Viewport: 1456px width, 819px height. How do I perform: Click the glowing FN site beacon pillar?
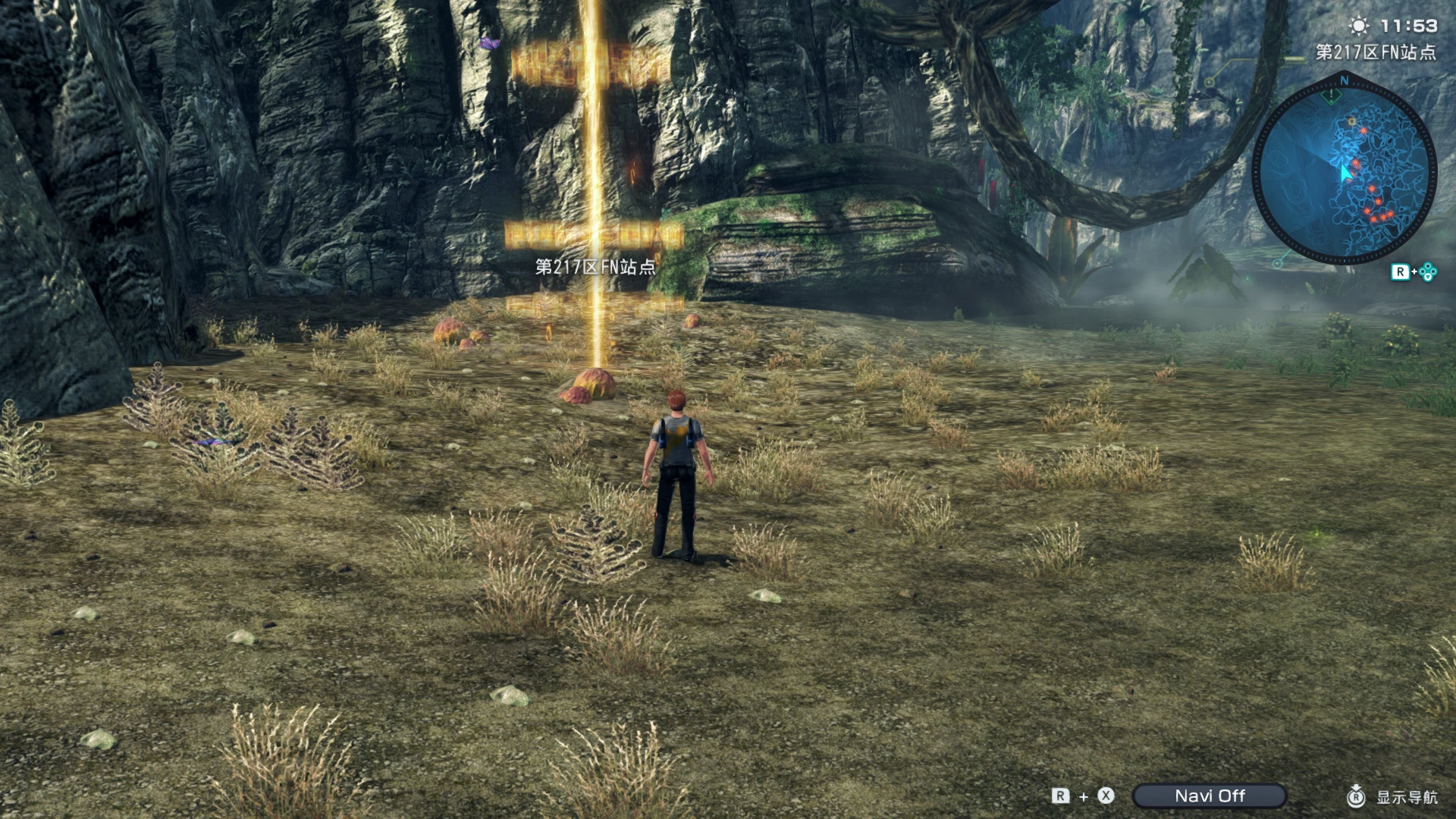point(597,190)
